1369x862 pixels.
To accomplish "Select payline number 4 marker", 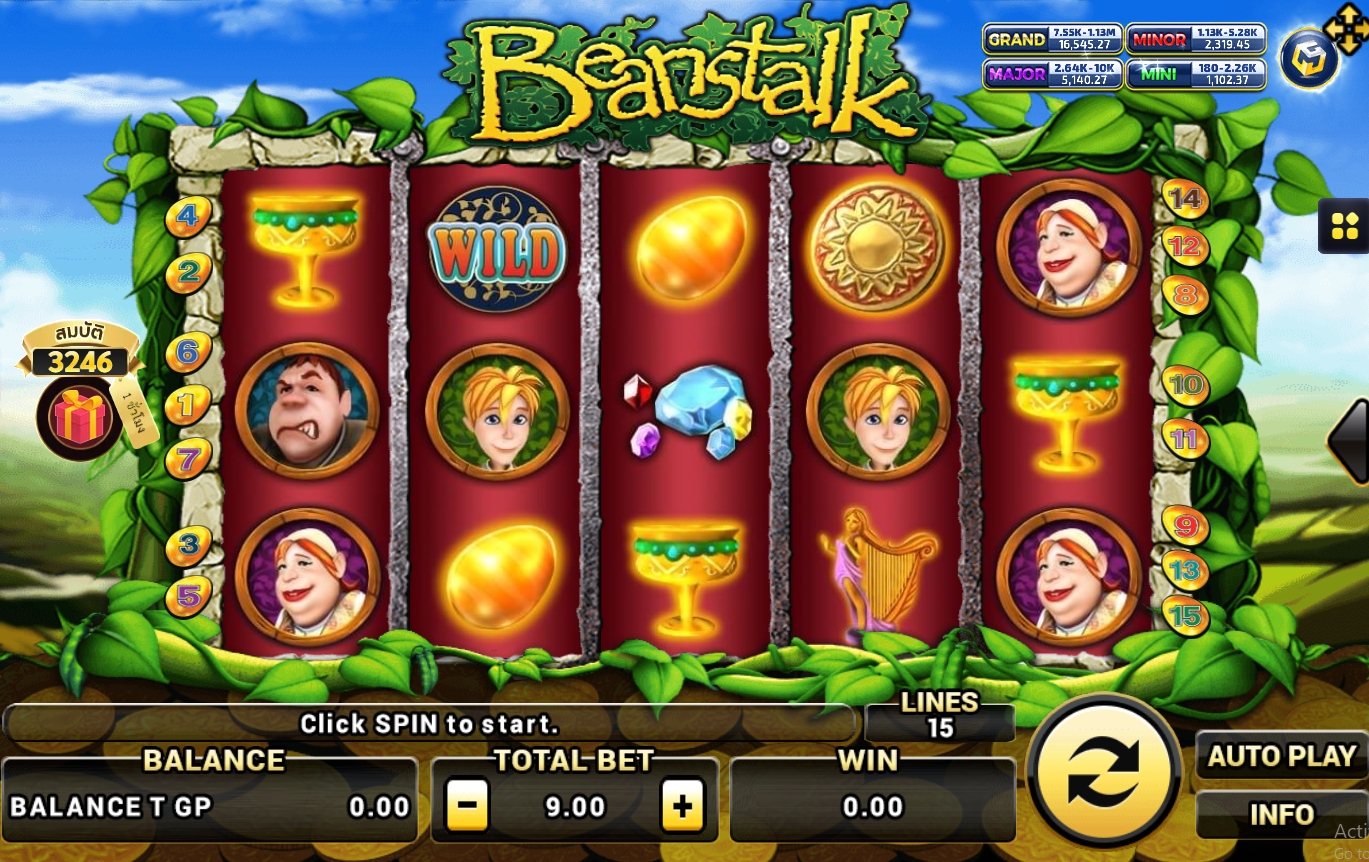I will (188, 214).
